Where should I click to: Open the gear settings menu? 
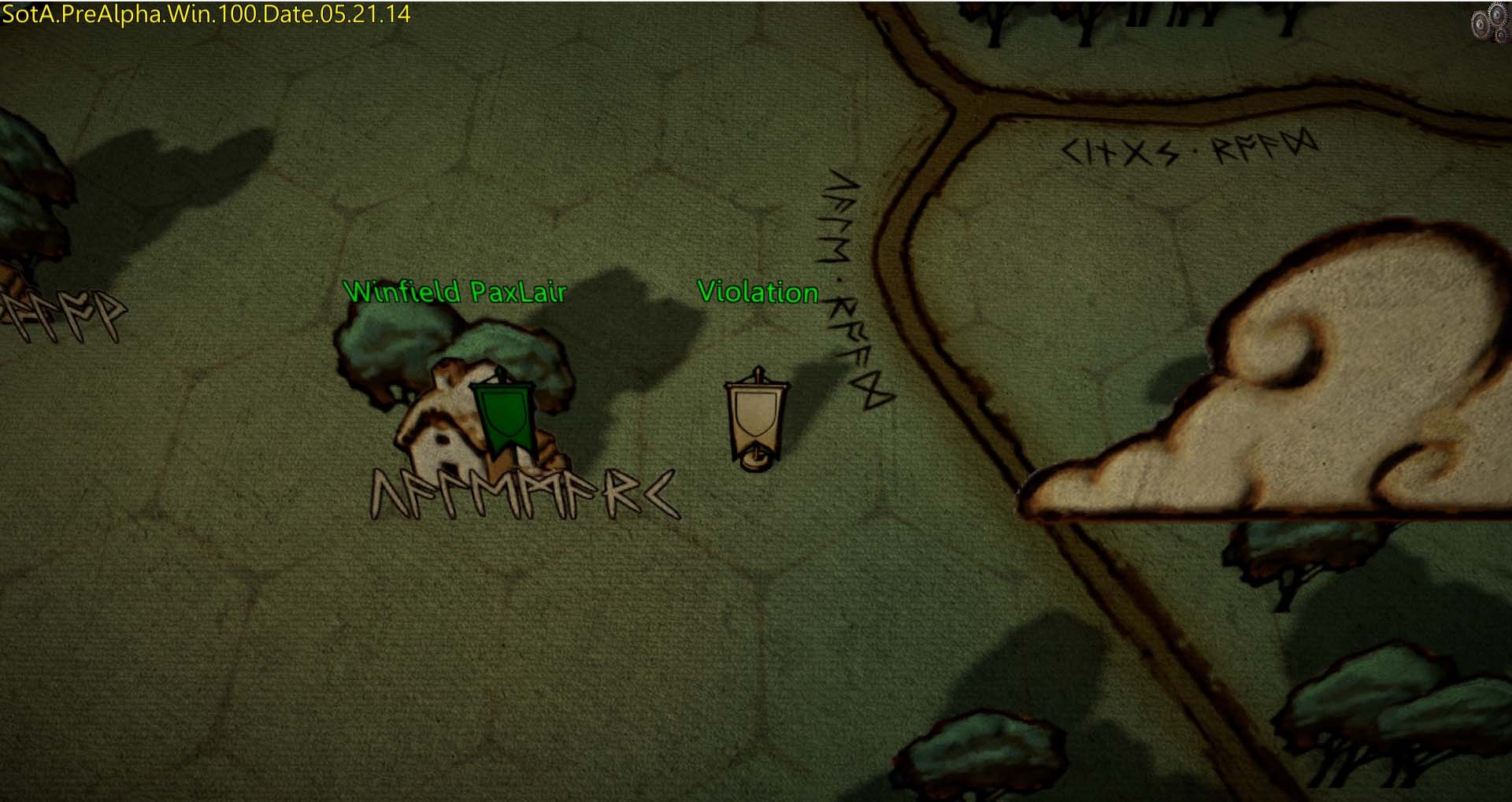pyautogui.click(x=1488, y=23)
